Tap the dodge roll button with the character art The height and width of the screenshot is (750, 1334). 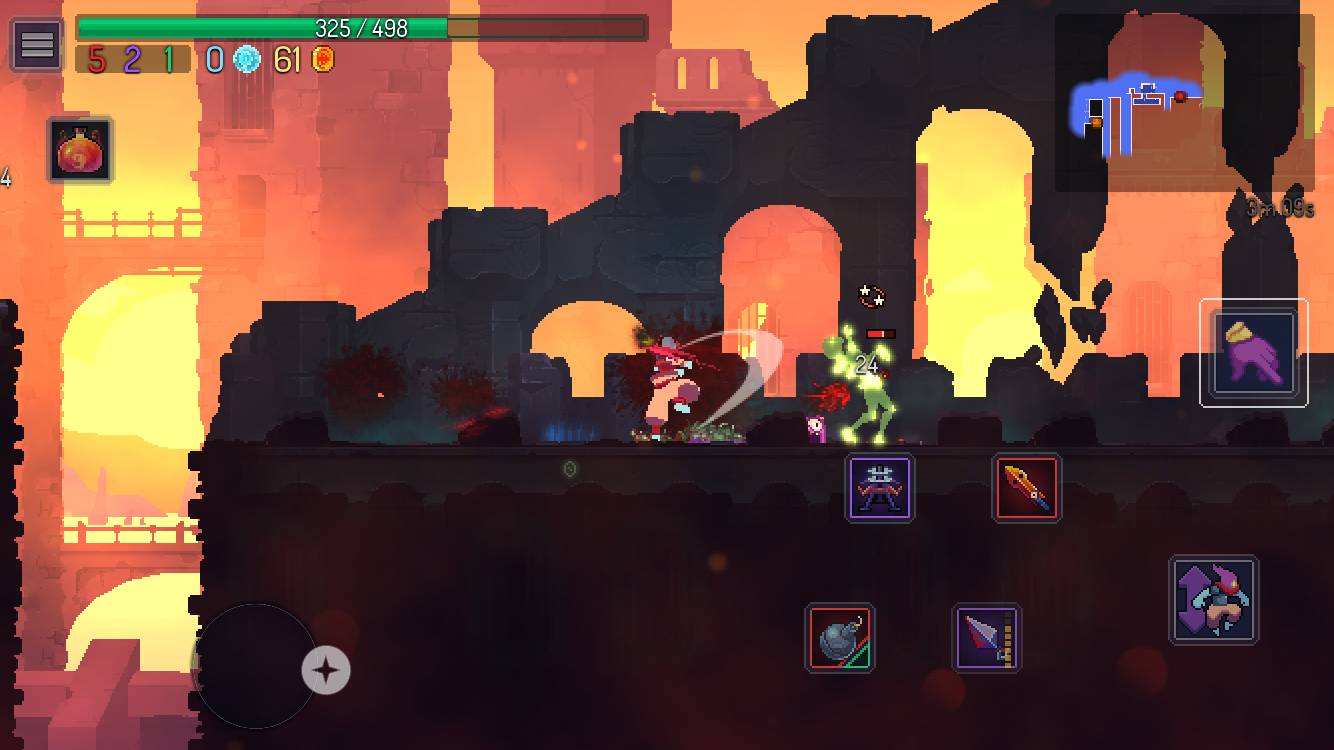point(1213,601)
